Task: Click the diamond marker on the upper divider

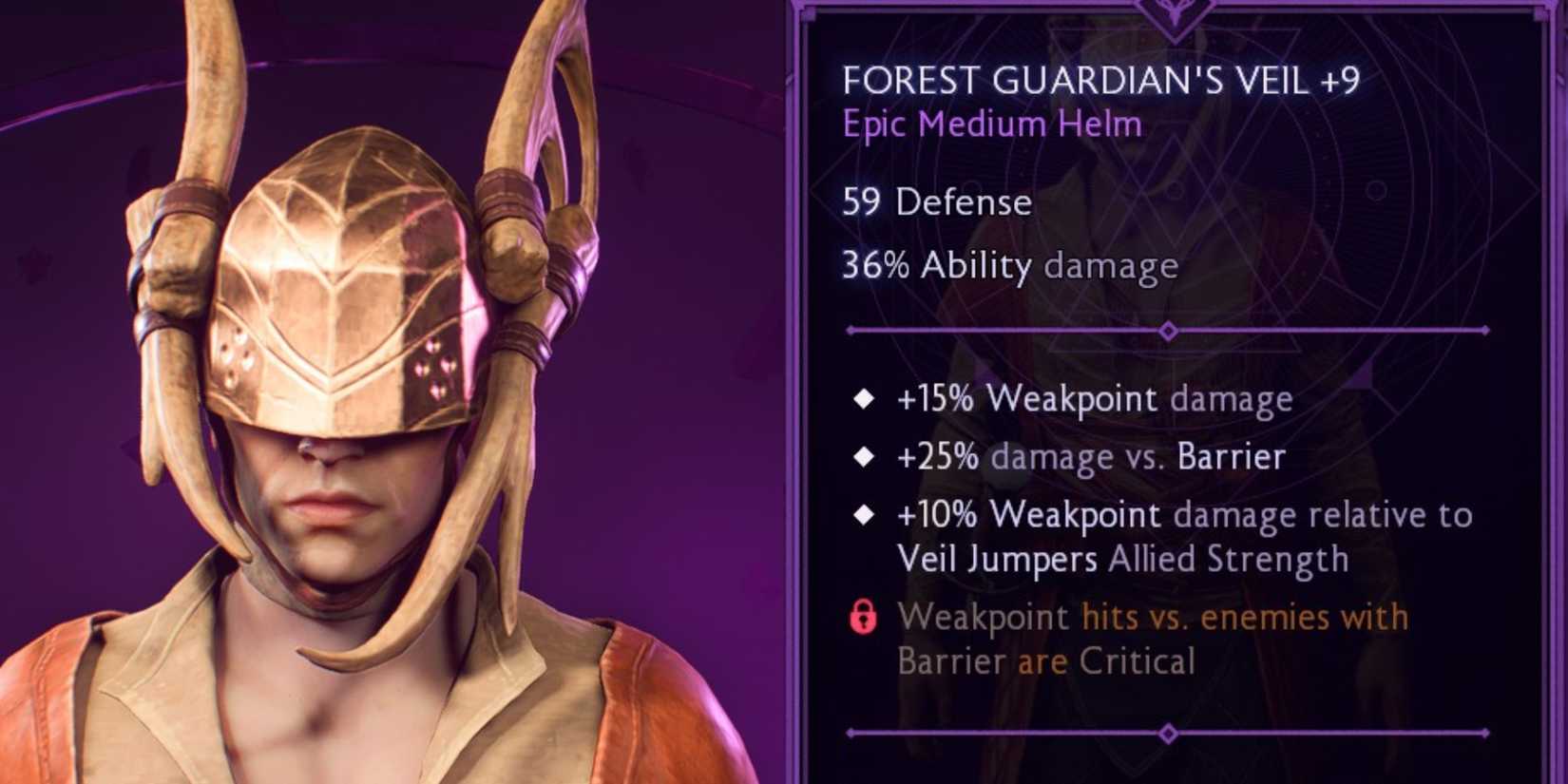Action: pyautogui.click(x=1167, y=332)
